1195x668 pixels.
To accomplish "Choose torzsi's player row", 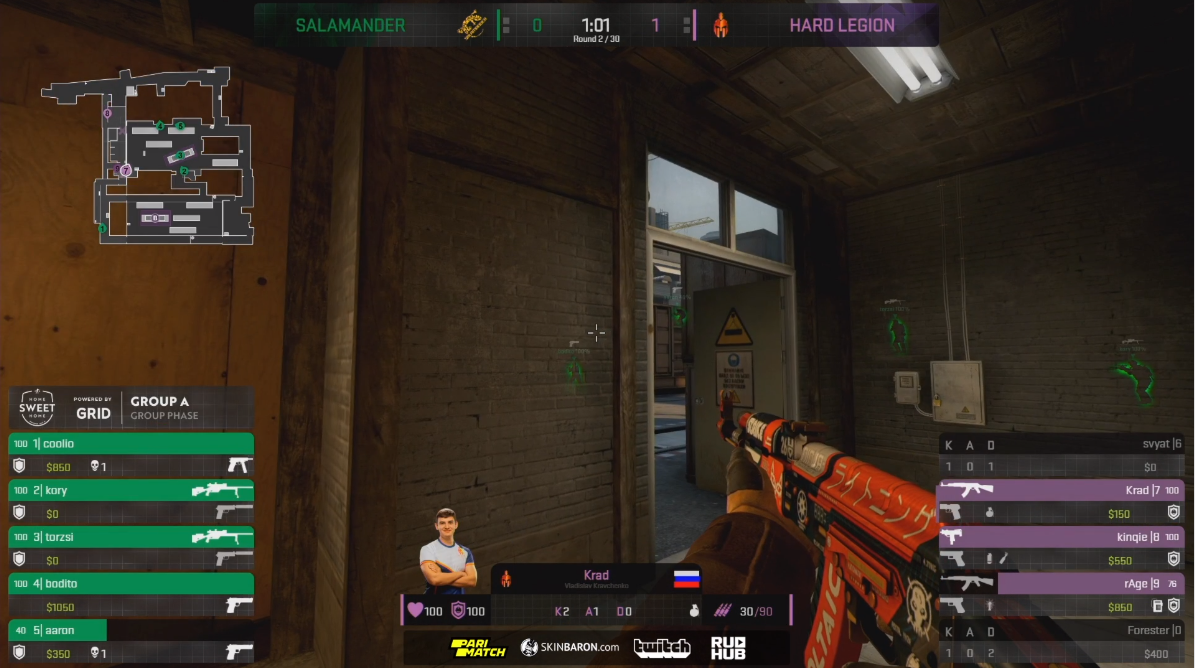I will coord(130,537).
